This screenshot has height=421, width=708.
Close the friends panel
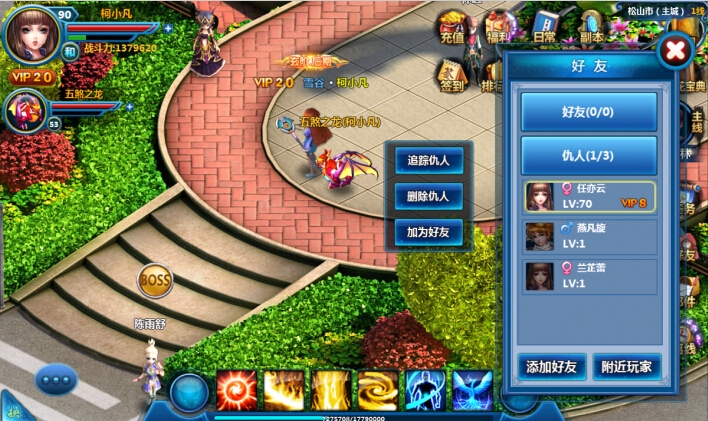coord(676,50)
